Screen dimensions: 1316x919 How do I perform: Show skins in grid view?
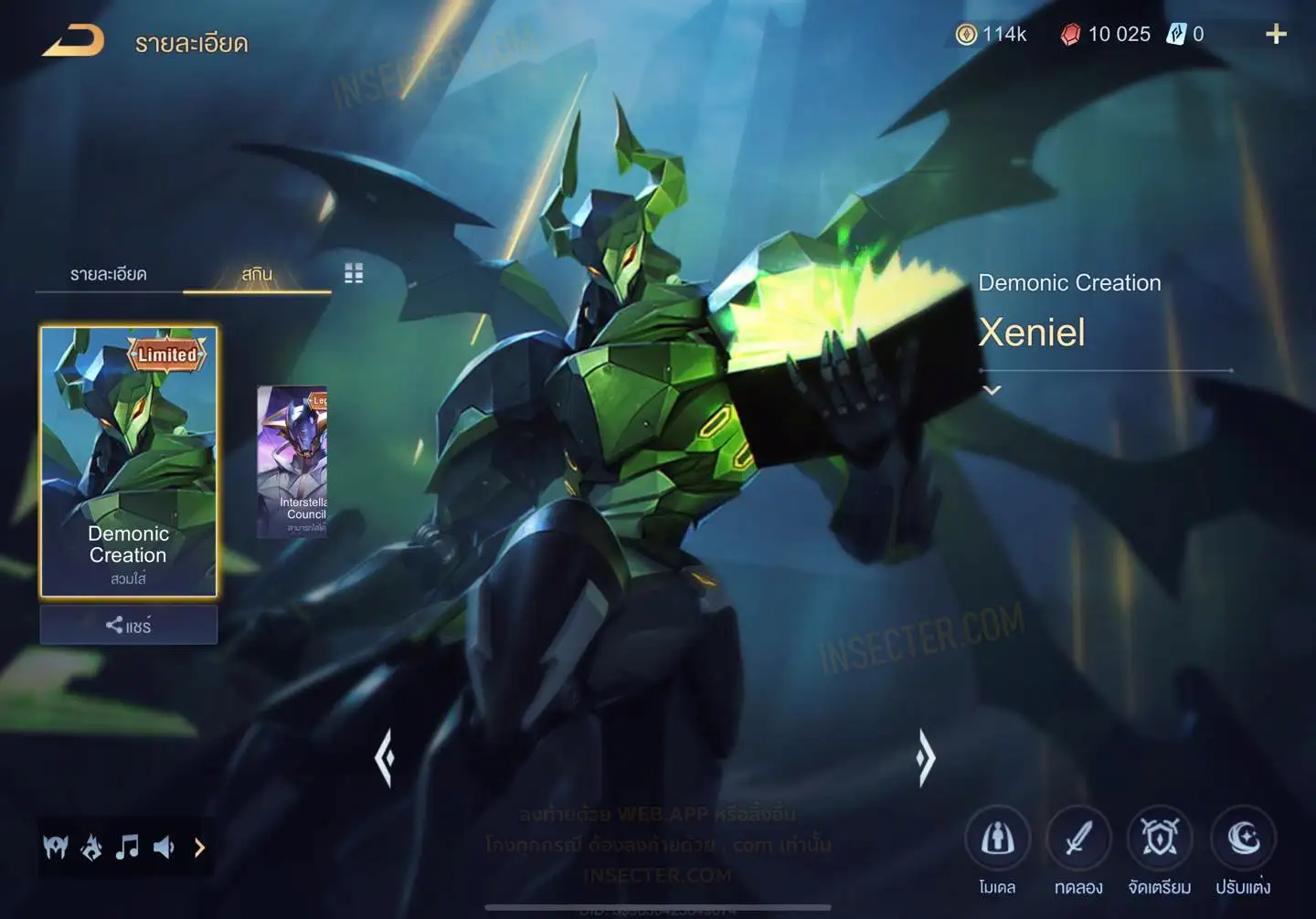(354, 273)
